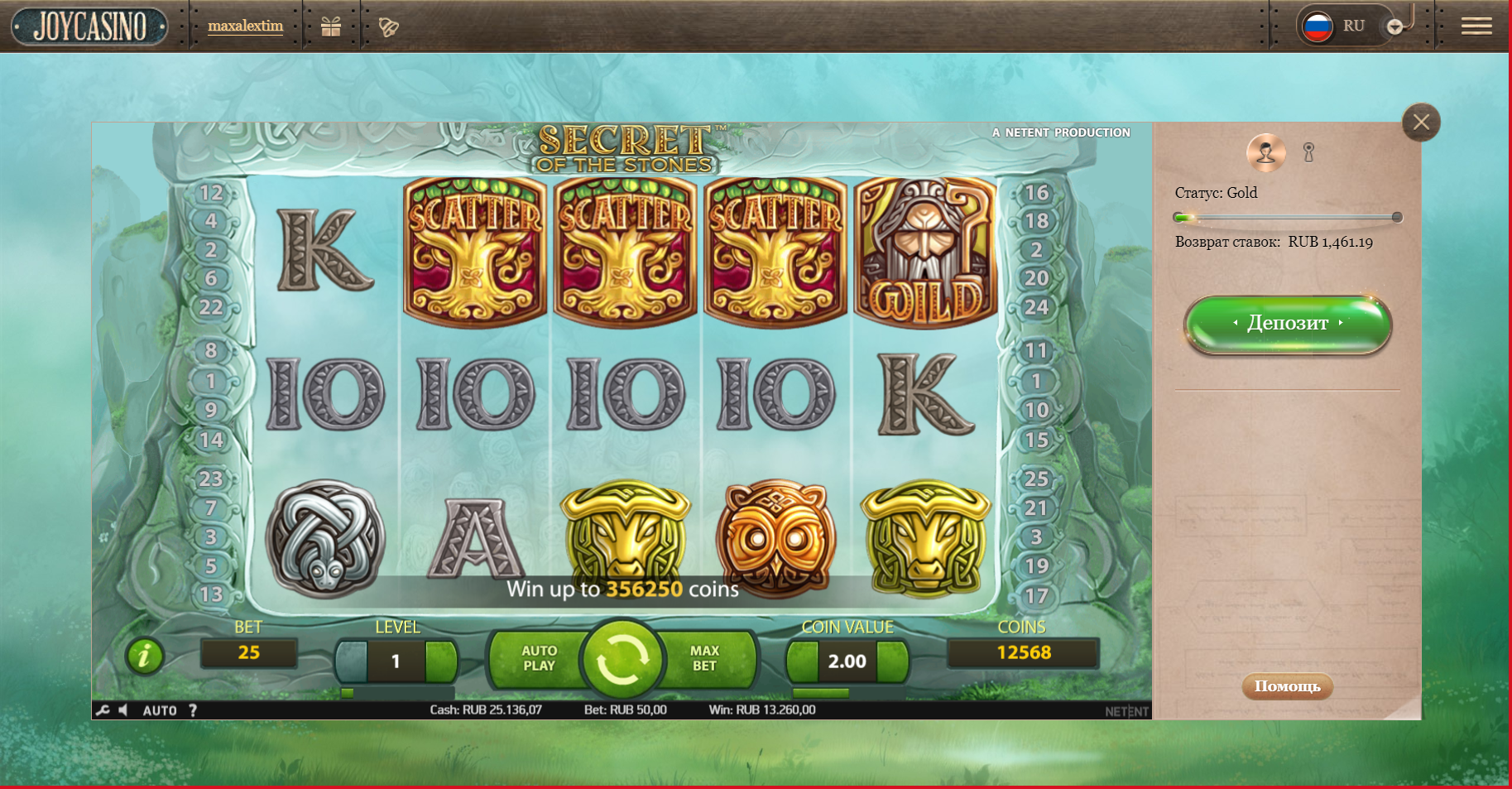Open game settings wrench icon
1512x789 pixels.
tap(103, 710)
